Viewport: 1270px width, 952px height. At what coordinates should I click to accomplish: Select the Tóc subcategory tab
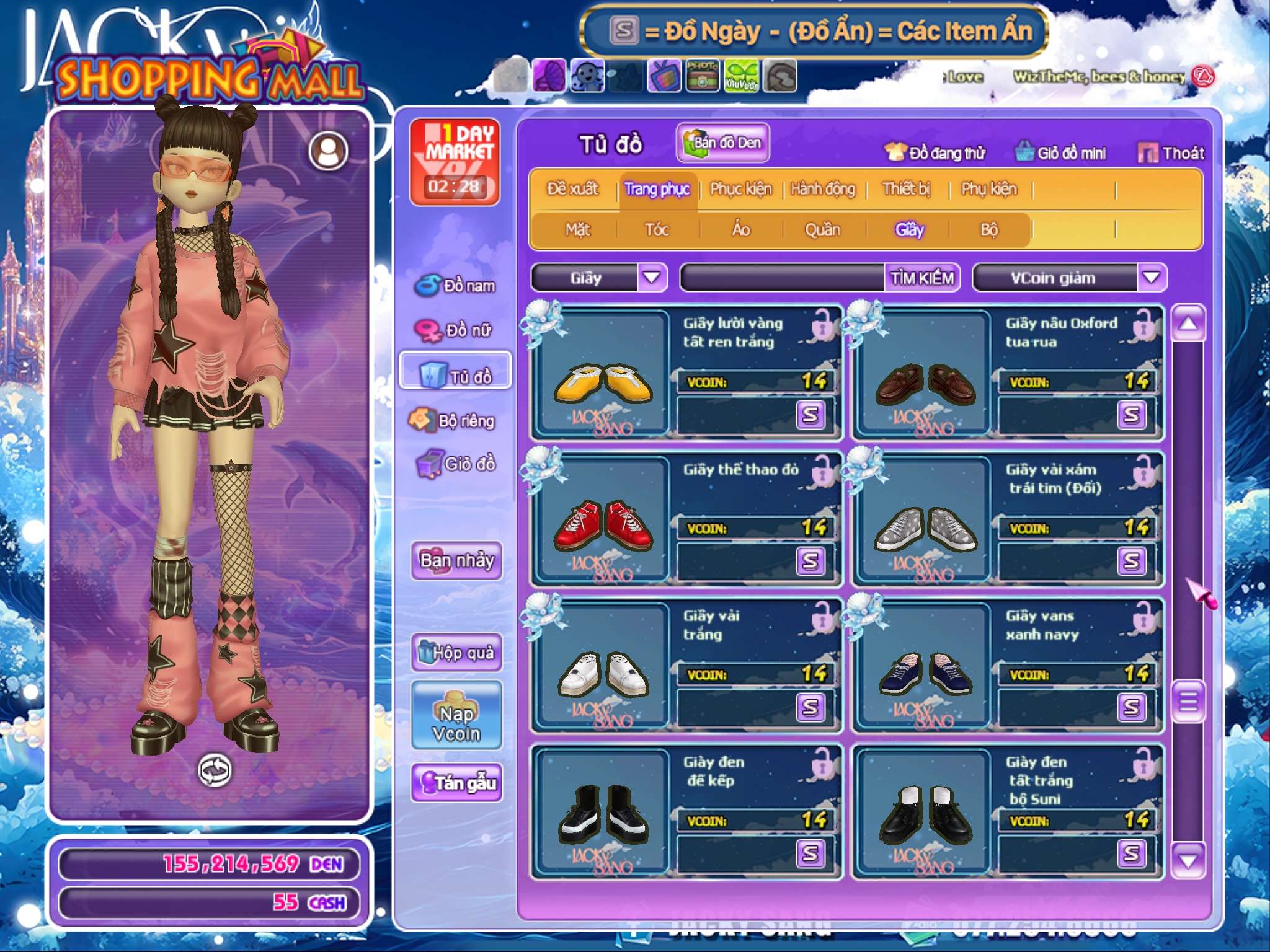(x=657, y=229)
